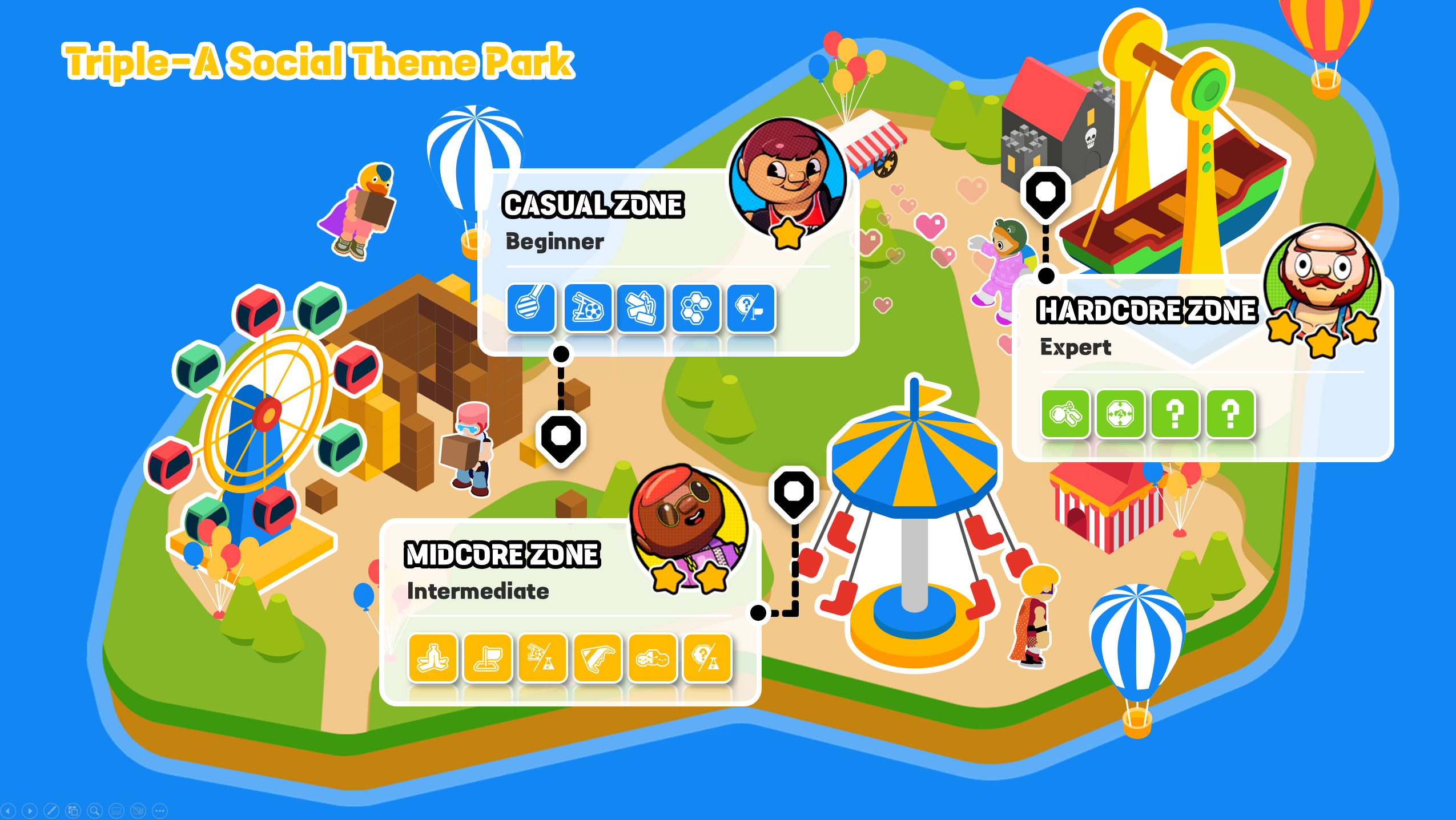This screenshot has height=820, width=1456.
Task: Open the slideshow magnifier zoom tool
Action: pyautogui.click(x=95, y=810)
